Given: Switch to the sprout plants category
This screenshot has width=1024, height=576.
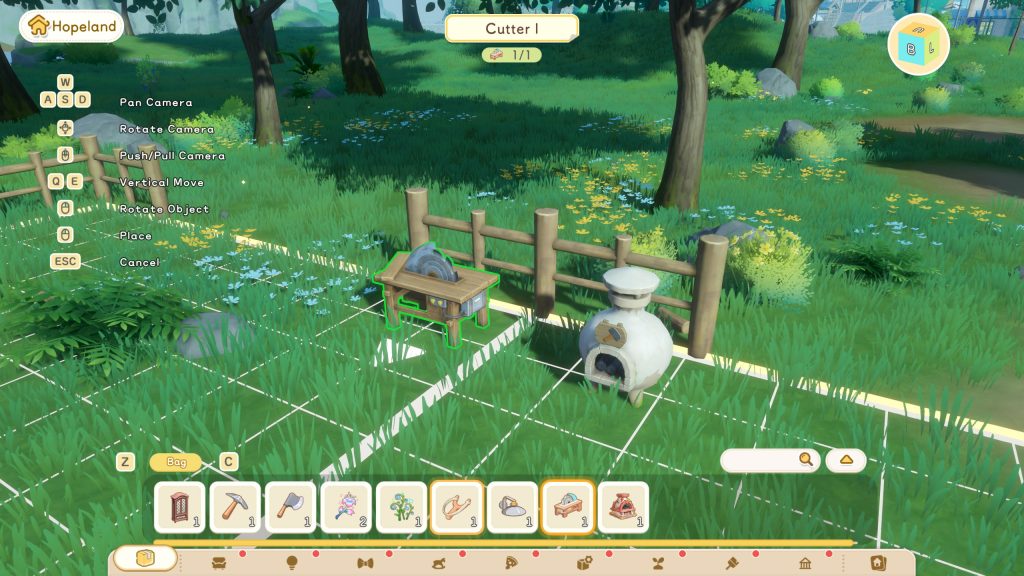Looking at the screenshot, I should 659,563.
